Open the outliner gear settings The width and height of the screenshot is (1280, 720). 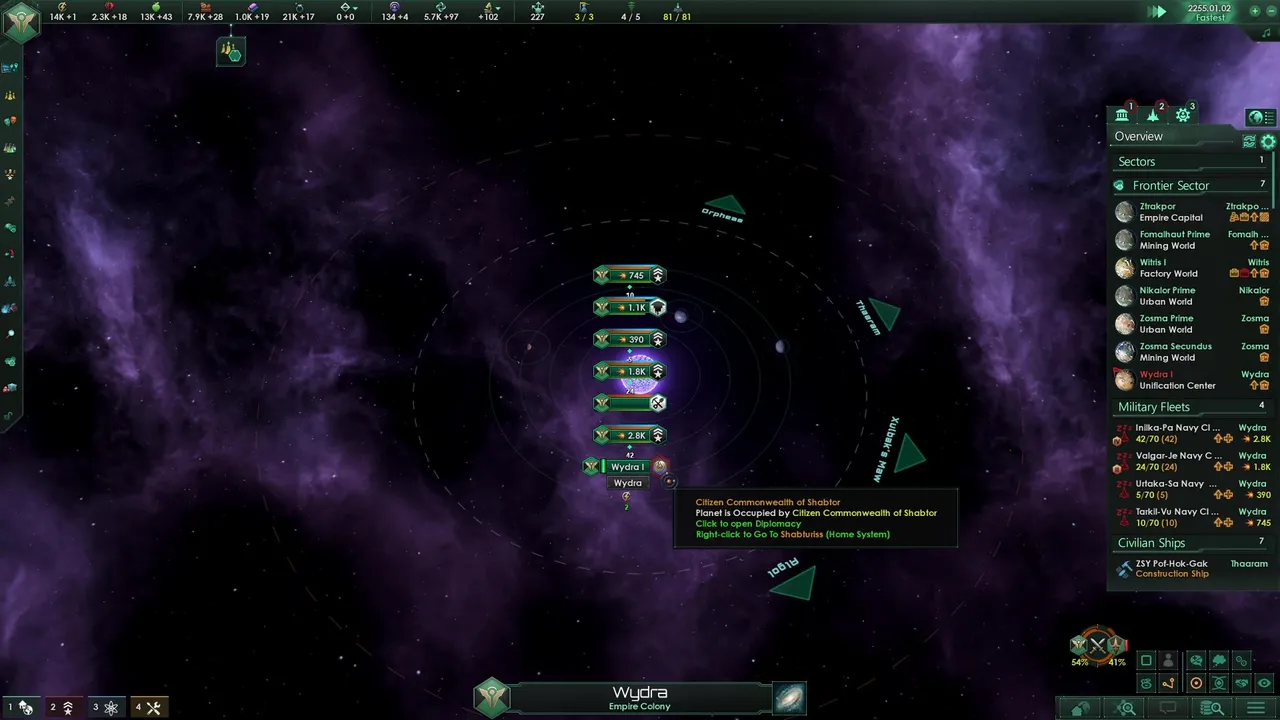point(1268,142)
